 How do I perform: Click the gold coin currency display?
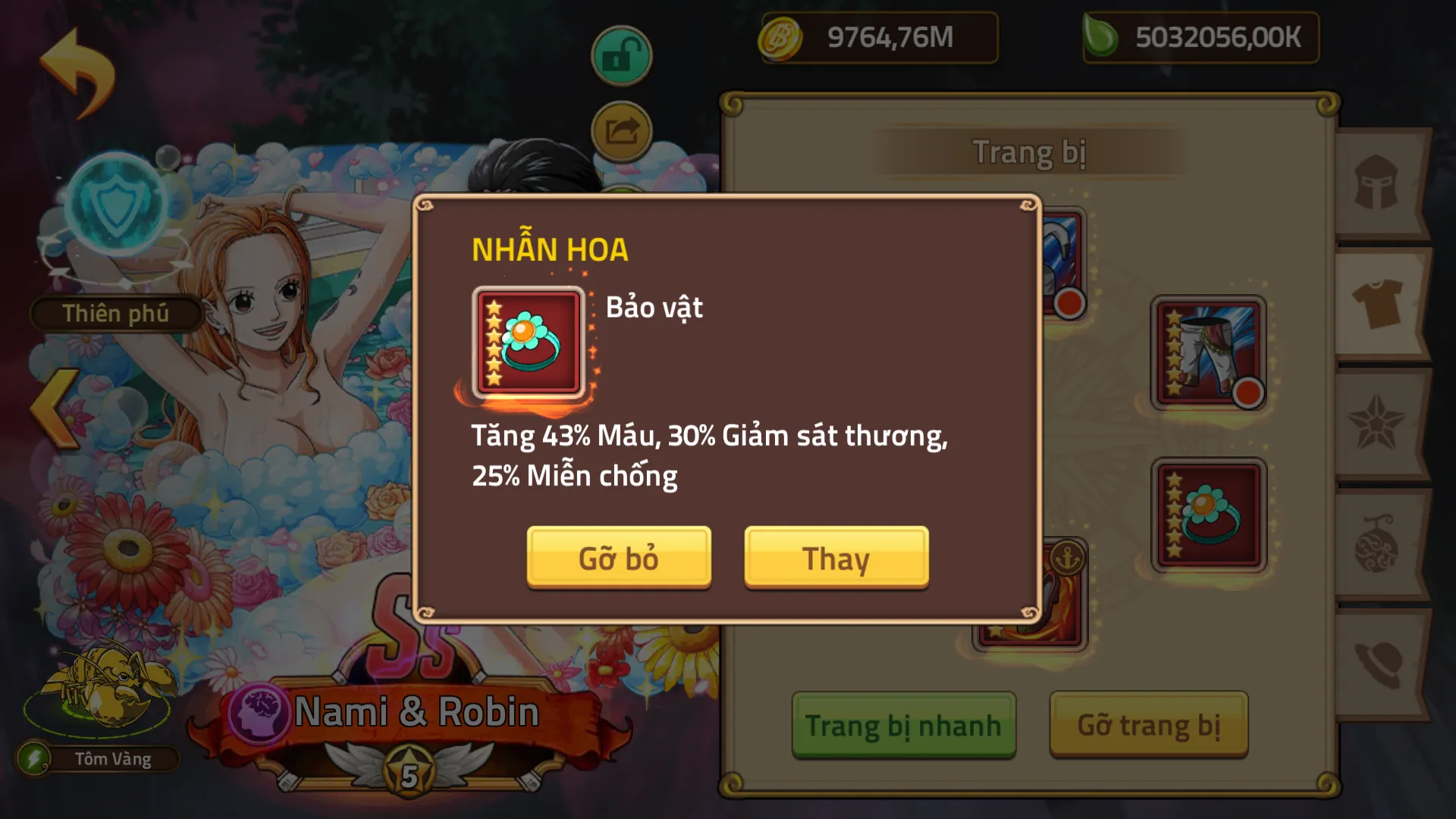point(880,36)
